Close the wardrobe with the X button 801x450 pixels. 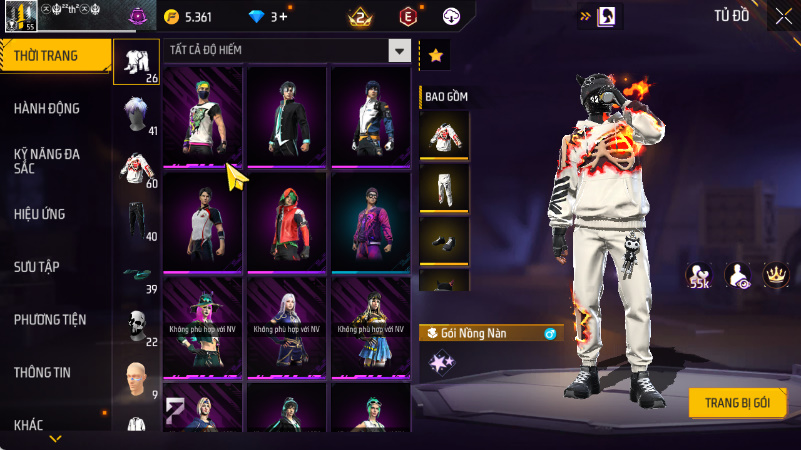(783, 15)
